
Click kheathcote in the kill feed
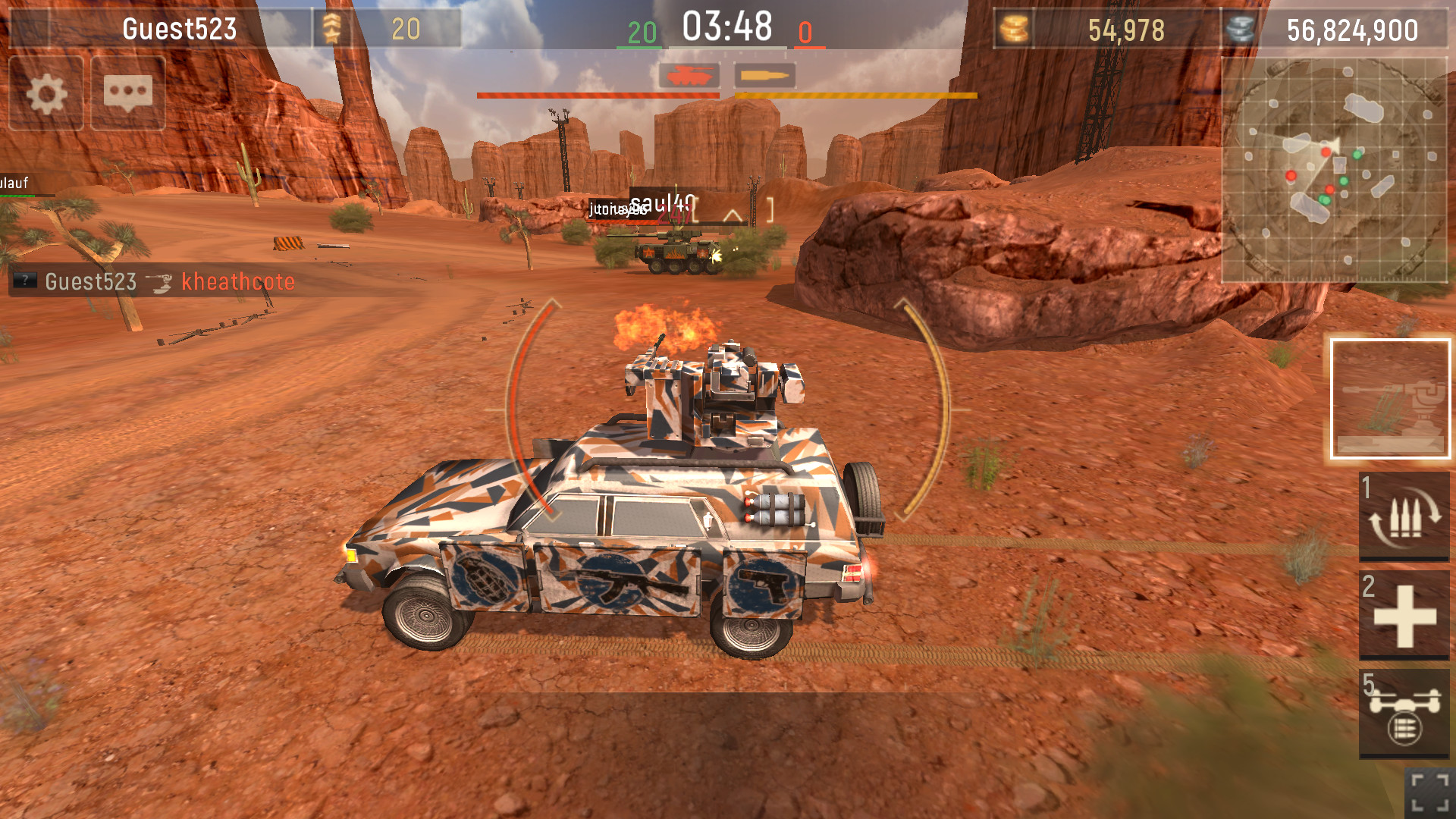tap(237, 282)
